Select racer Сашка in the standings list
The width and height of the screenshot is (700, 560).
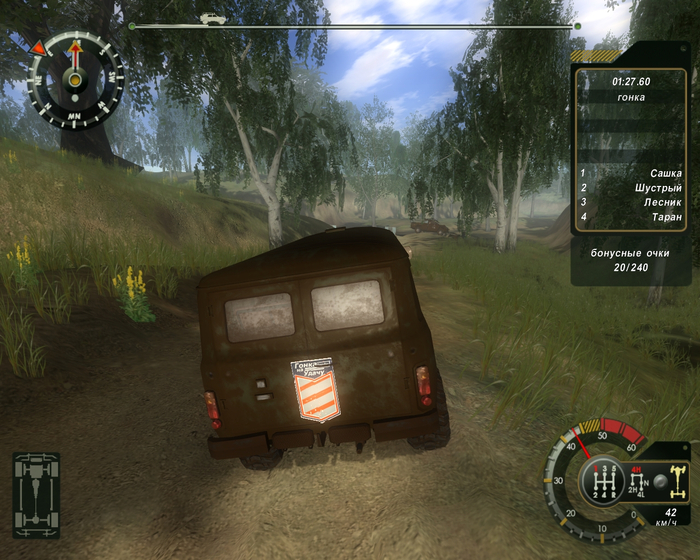[x=665, y=173]
